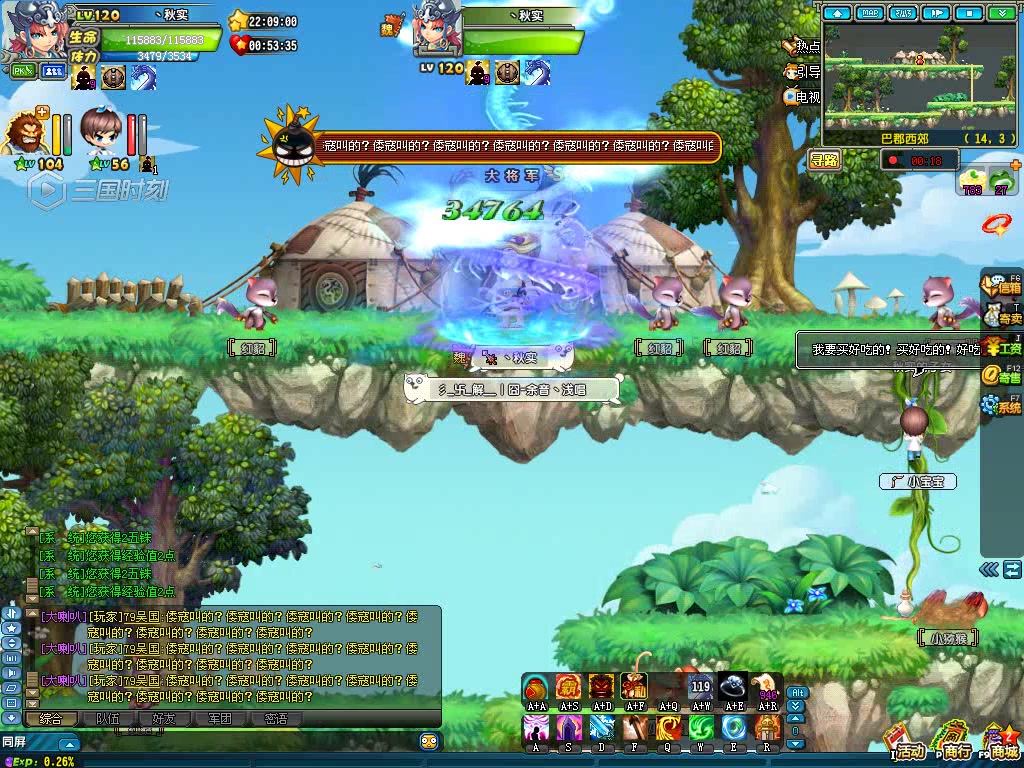This screenshot has height=768, width=1024.
Task: Open the 密语 whisper chat tab
Action: pyautogui.click(x=275, y=718)
